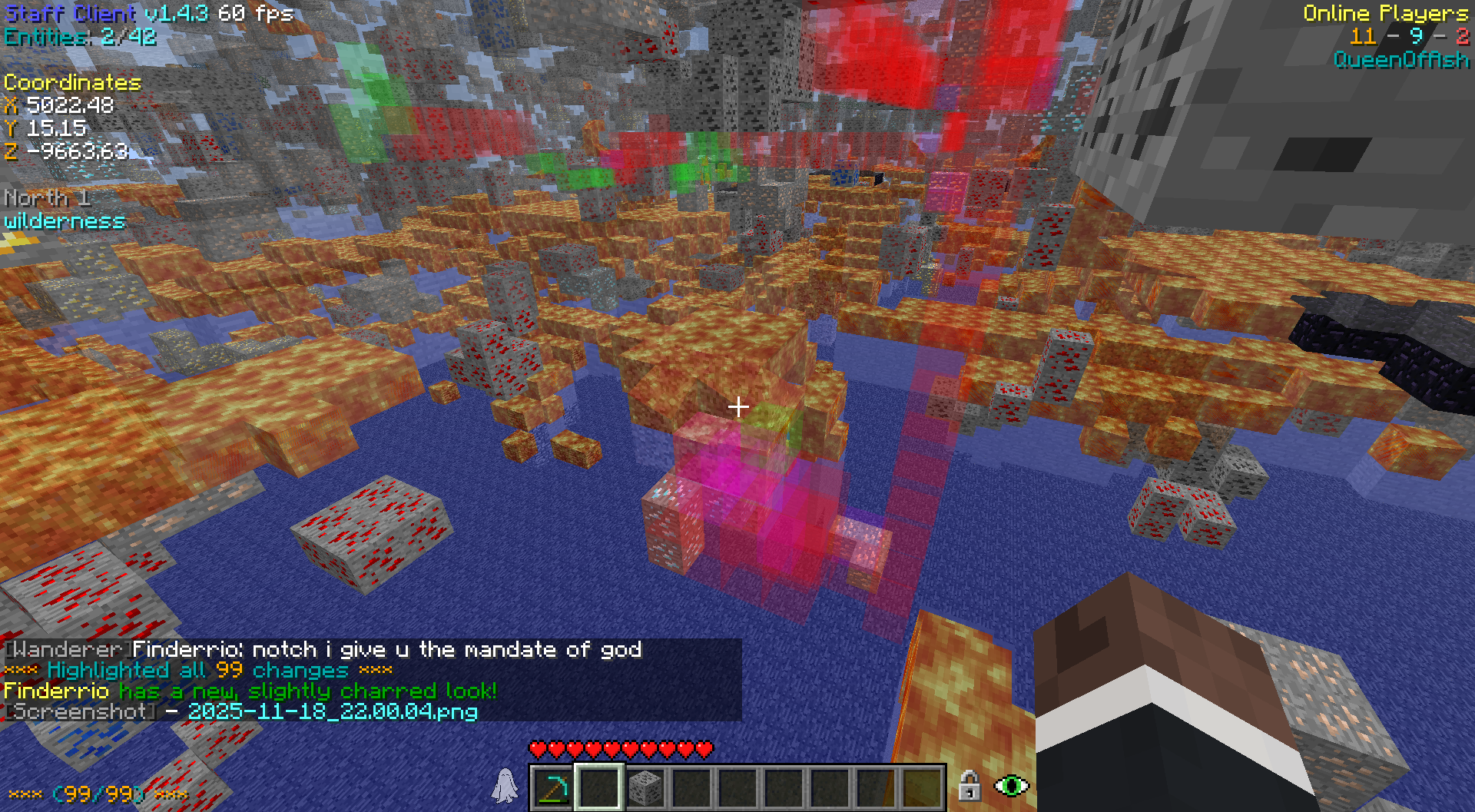
Task: Click the ghost icon beside the hotbar
Action: (505, 786)
